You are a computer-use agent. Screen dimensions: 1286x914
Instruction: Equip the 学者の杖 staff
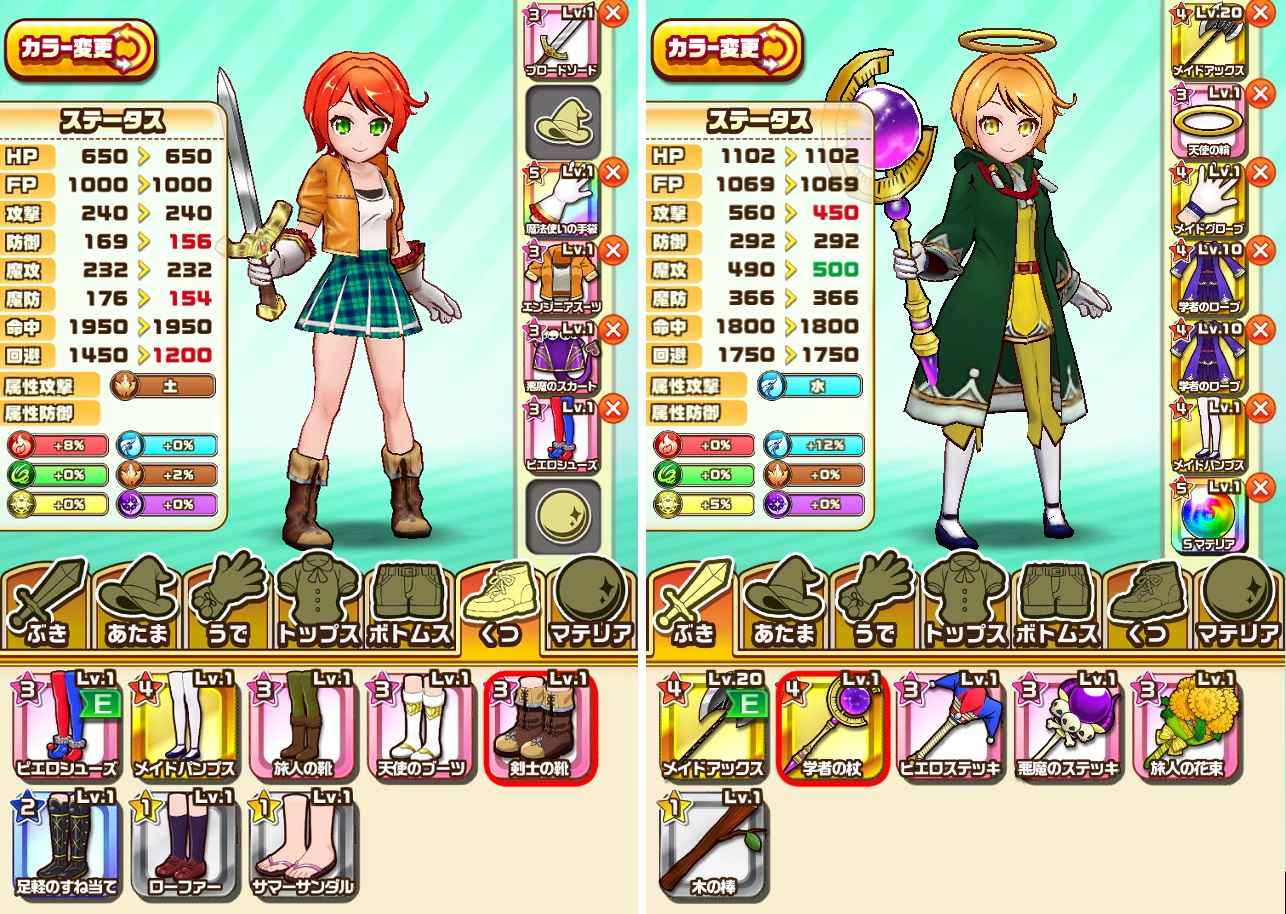pyautogui.click(x=832, y=724)
